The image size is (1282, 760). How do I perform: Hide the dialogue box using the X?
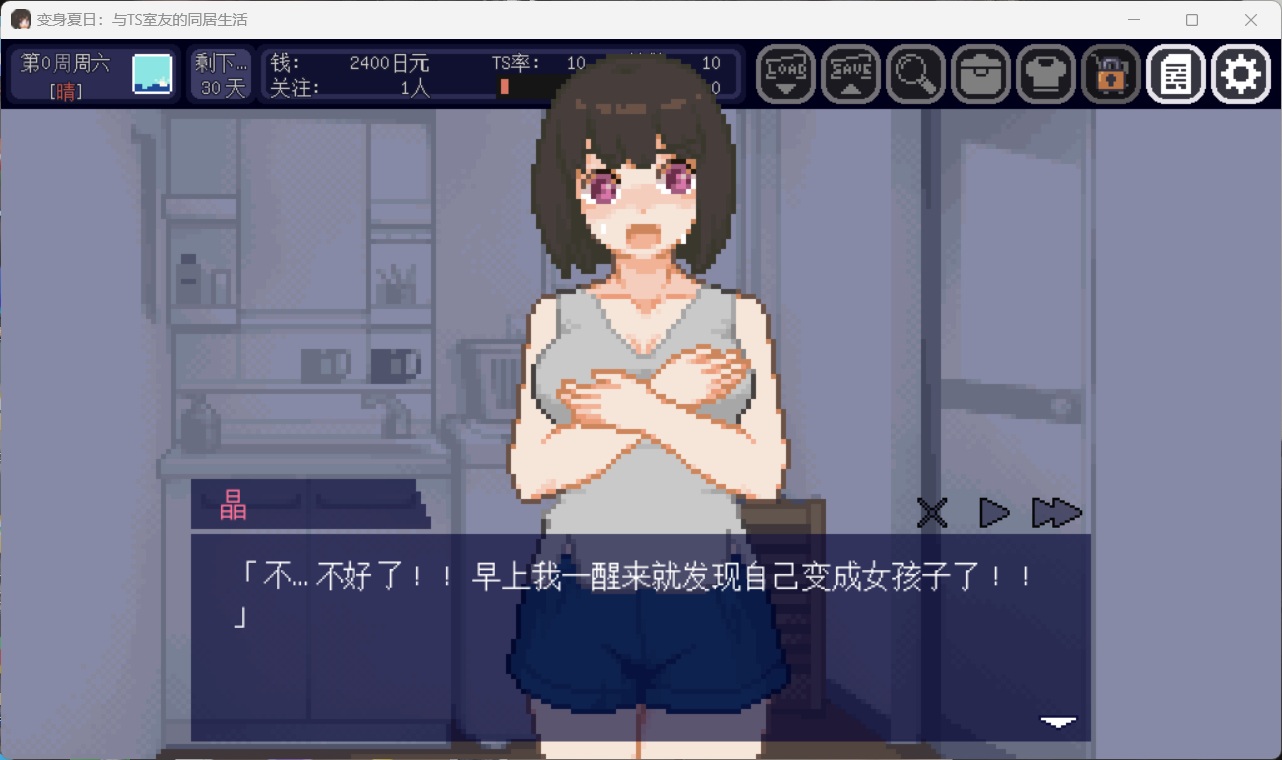tap(931, 513)
